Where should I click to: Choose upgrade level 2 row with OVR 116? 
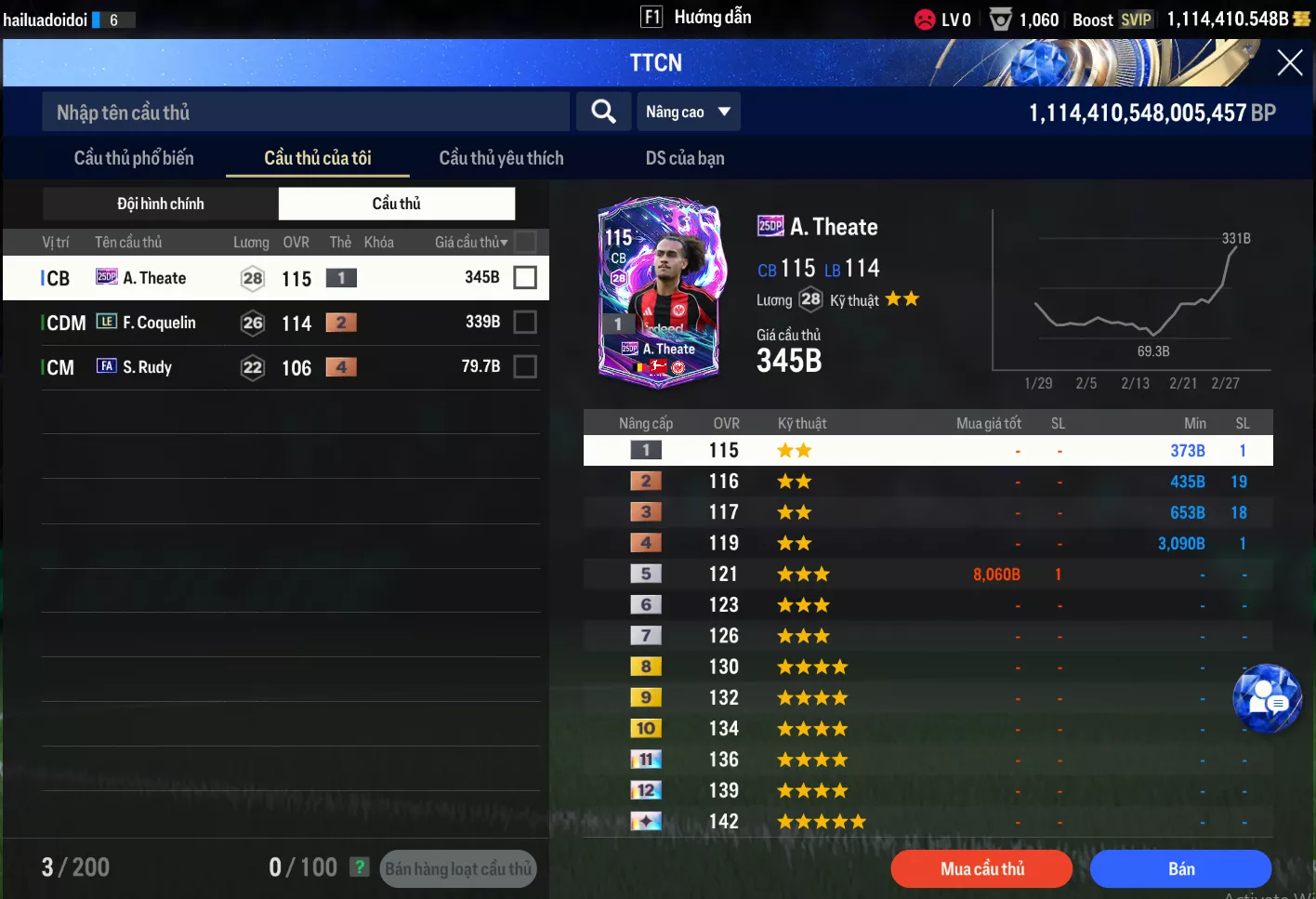coord(928,482)
